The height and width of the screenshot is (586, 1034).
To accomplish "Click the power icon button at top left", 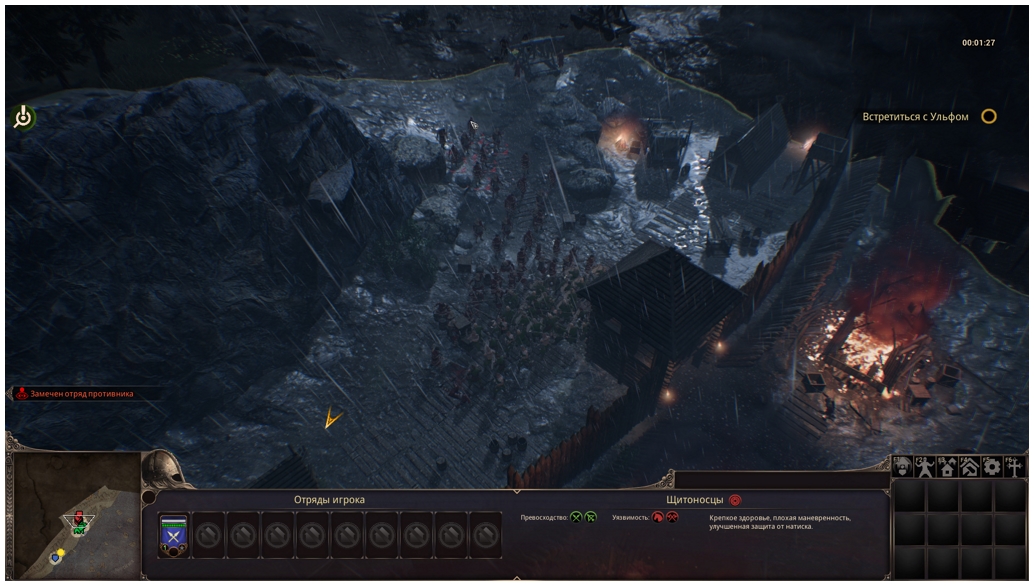I will pos(24,118).
